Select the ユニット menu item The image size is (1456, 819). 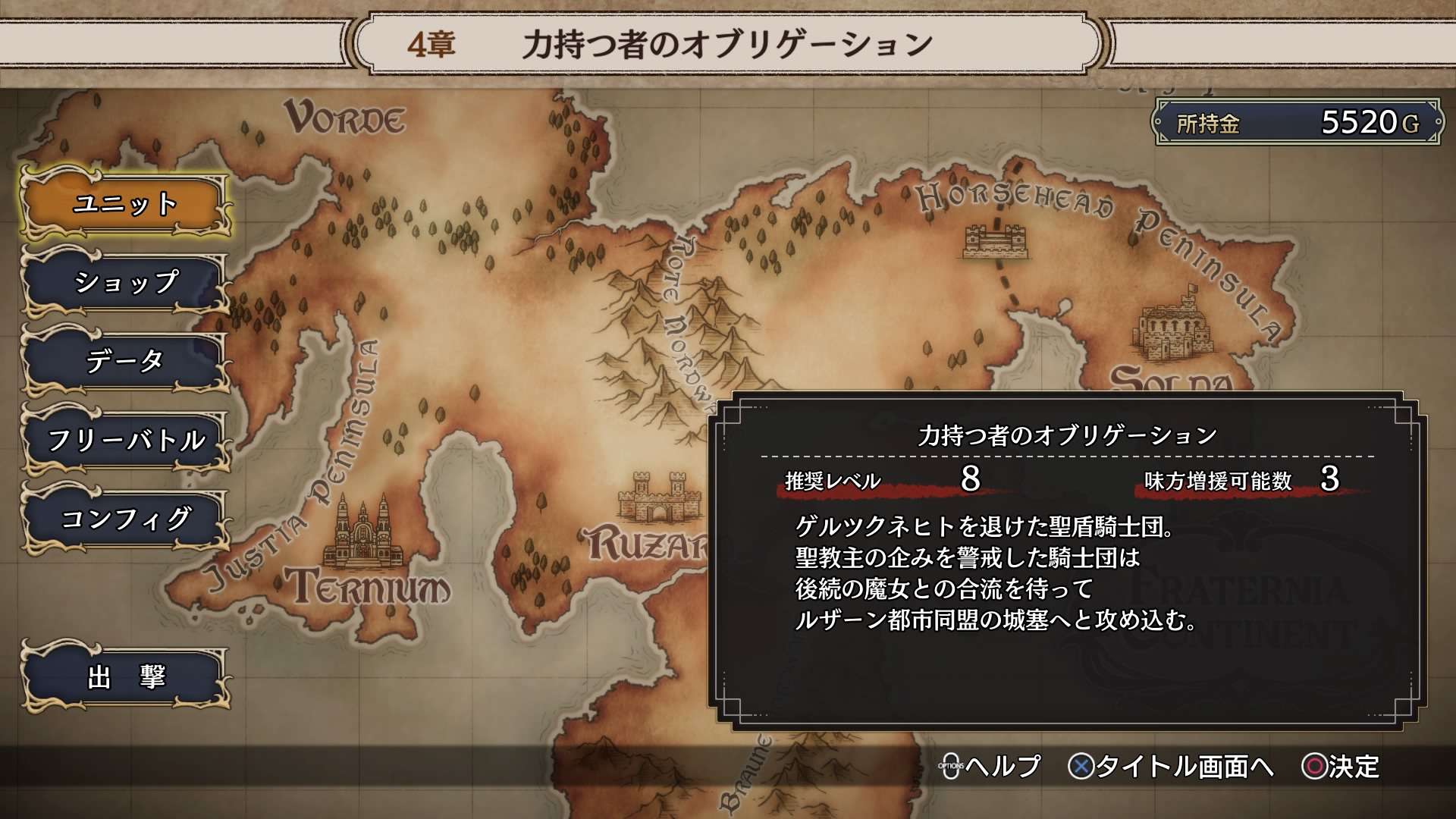coord(125,205)
